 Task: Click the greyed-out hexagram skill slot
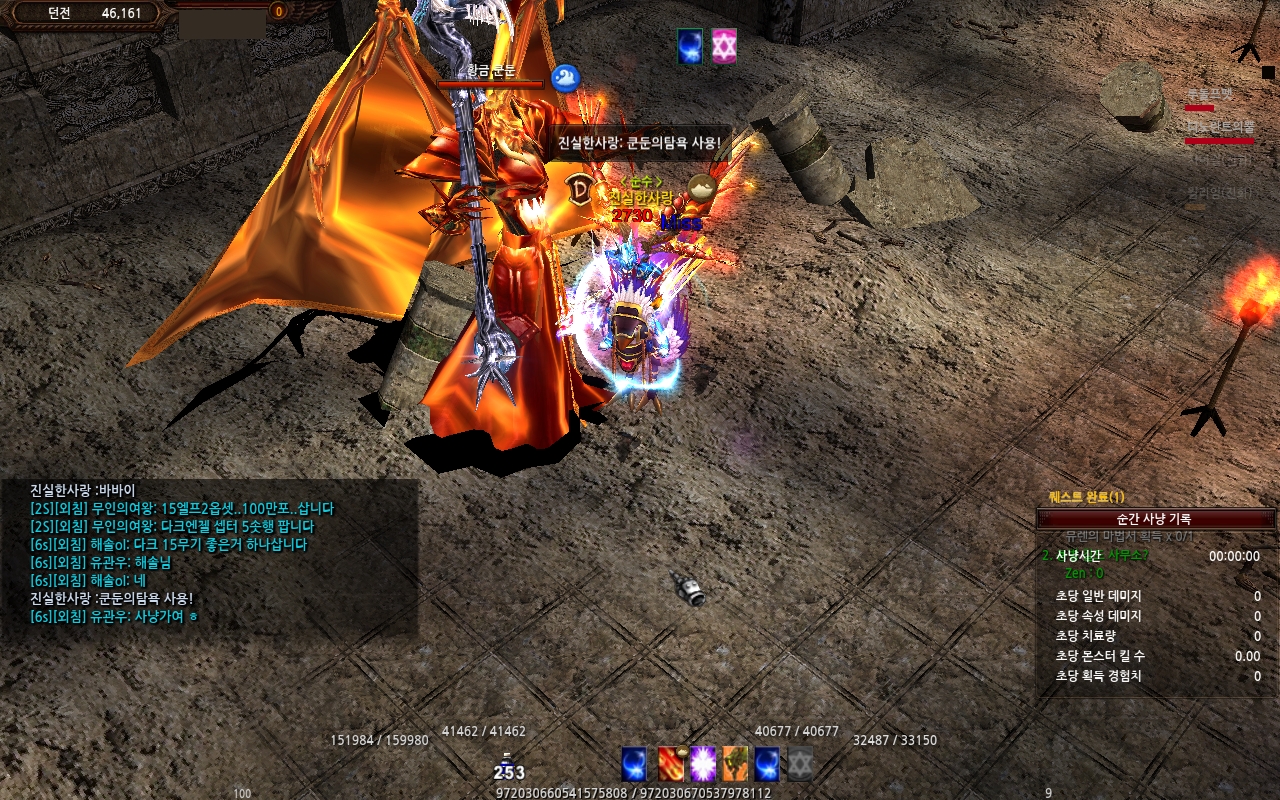click(x=800, y=764)
